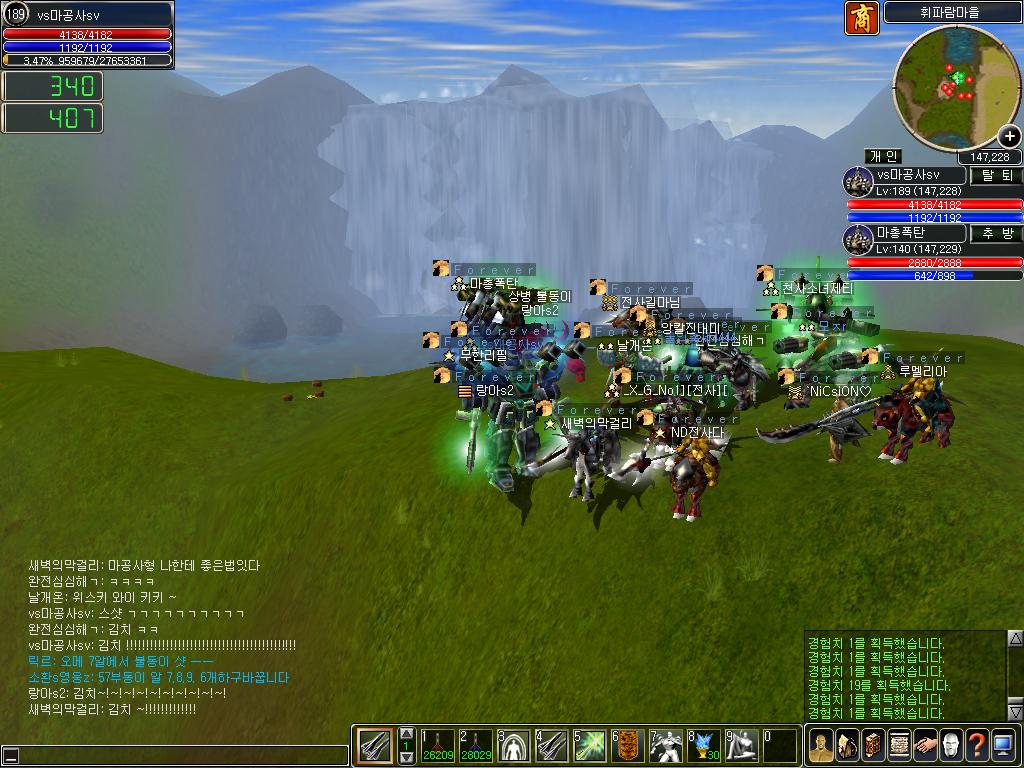
Task: Click the 탈퇴 (leave party) button
Action: point(997,176)
